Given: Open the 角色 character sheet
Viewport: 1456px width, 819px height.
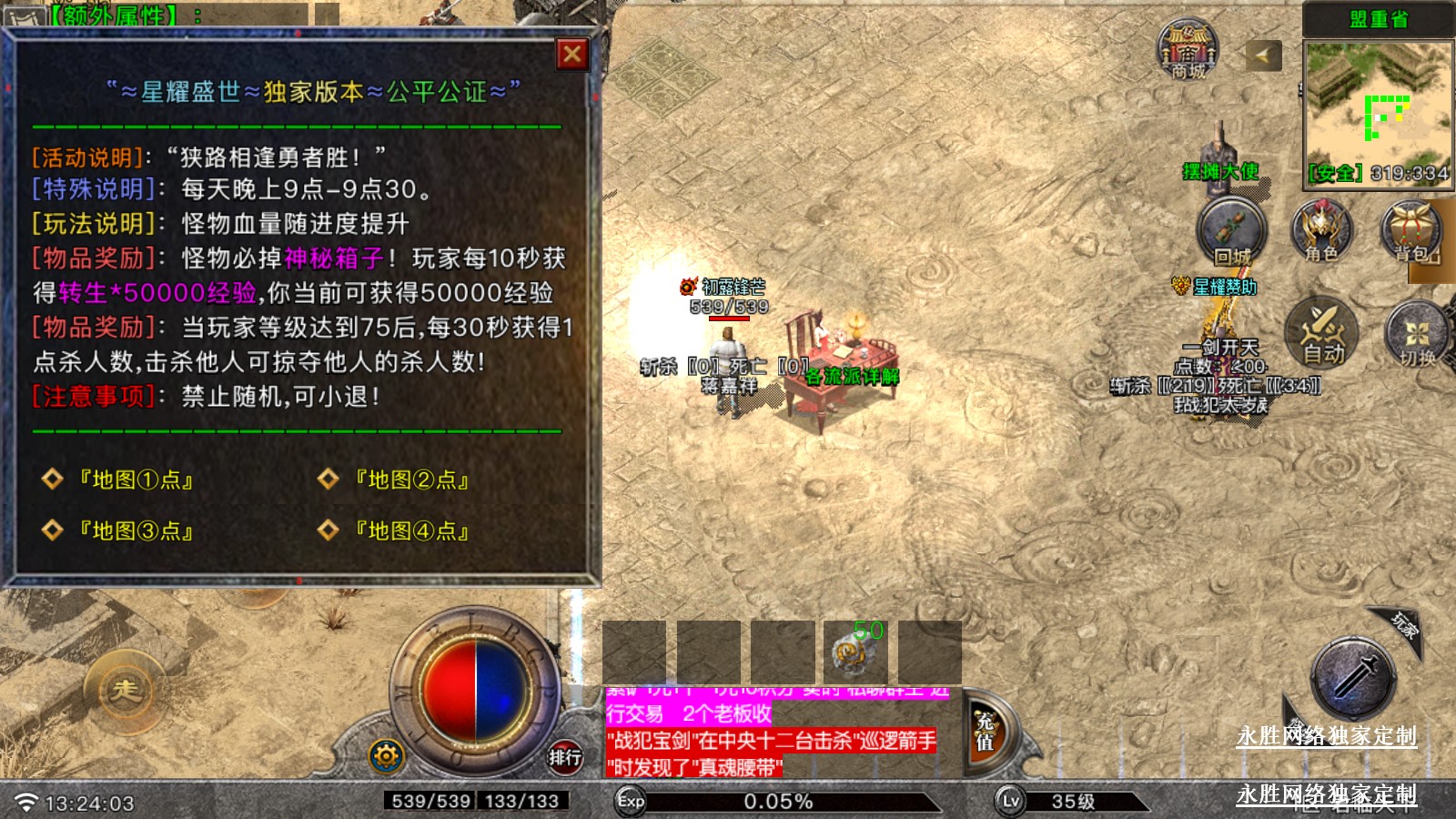Looking at the screenshot, I should (x=1321, y=231).
